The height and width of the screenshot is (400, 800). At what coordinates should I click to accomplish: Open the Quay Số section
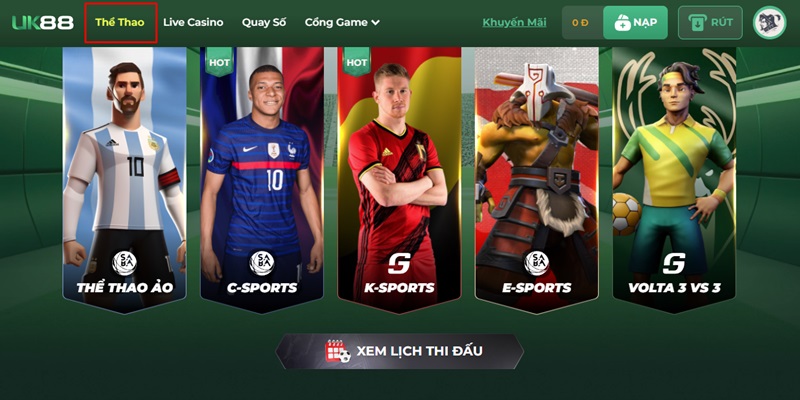(264, 22)
